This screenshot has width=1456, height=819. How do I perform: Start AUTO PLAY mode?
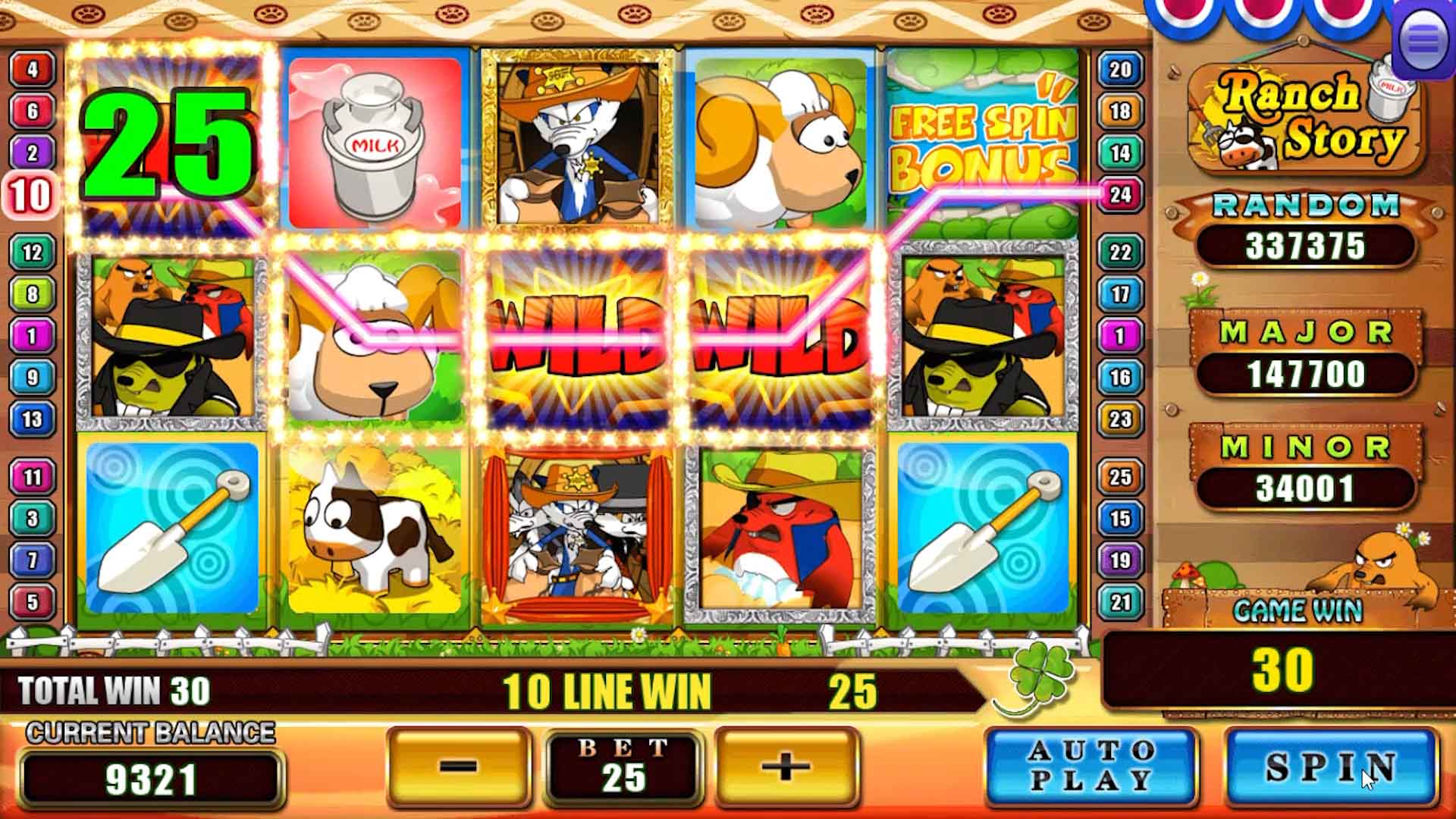pos(1090,767)
